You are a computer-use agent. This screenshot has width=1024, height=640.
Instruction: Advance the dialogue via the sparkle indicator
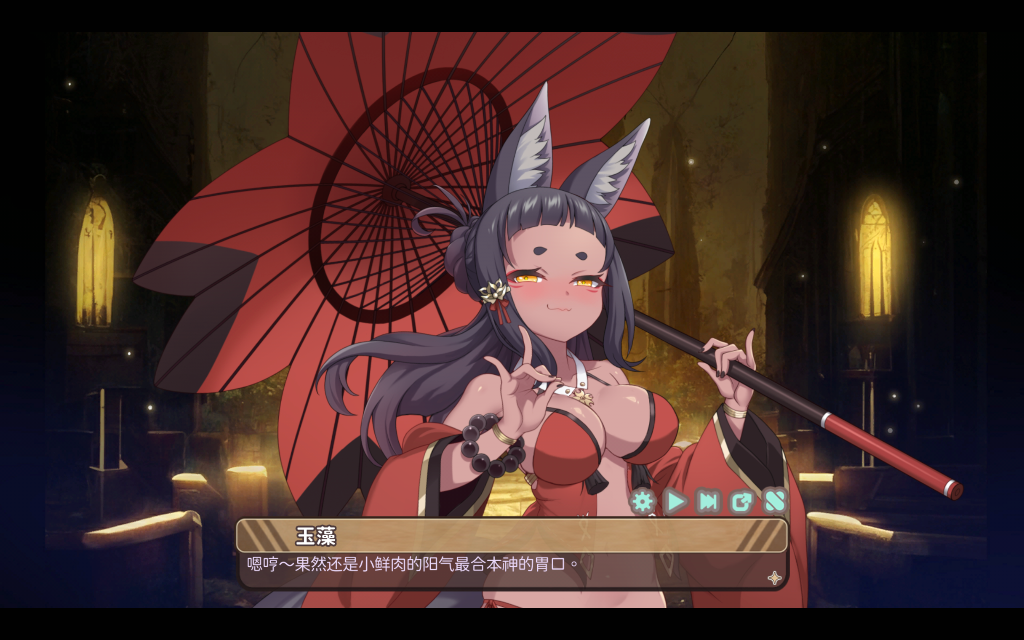pos(774,577)
